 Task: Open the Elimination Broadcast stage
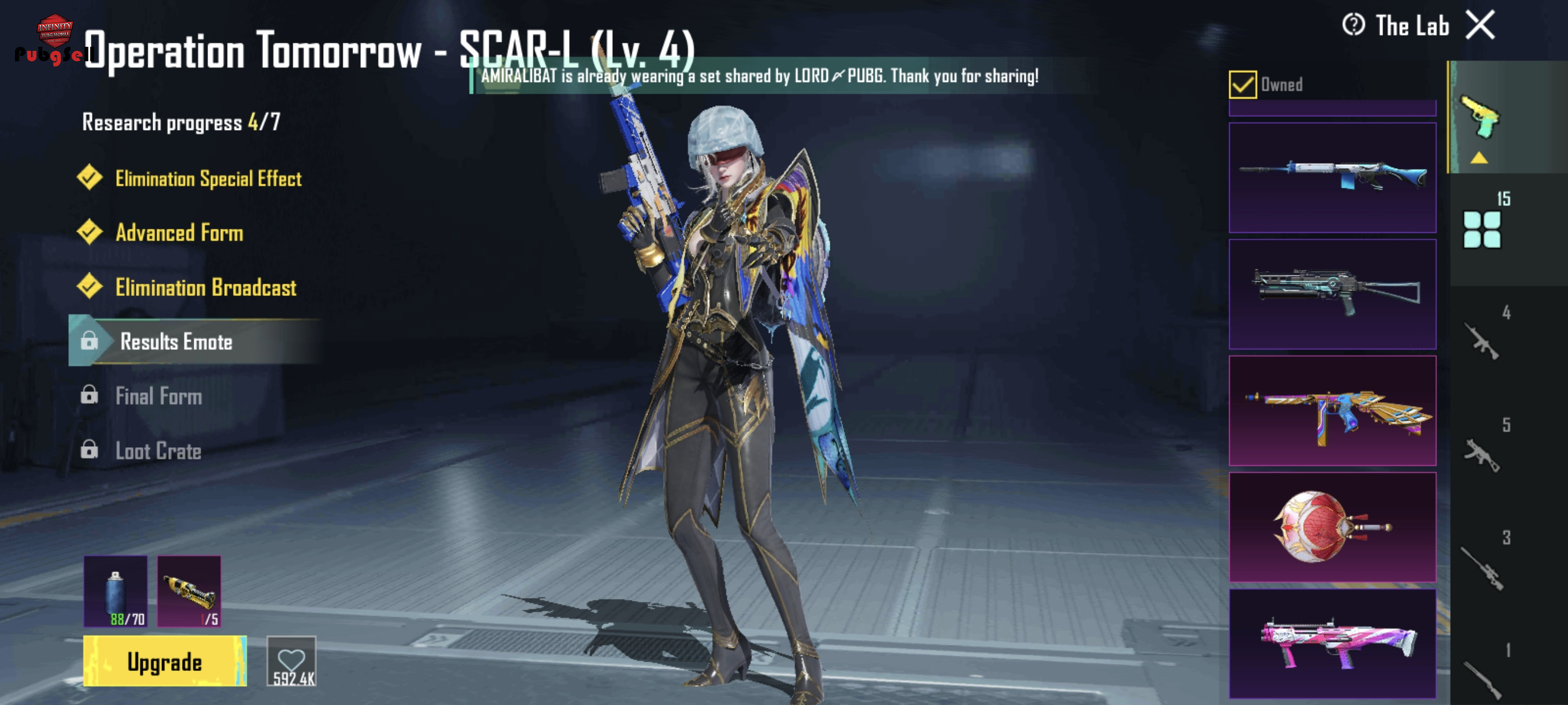(x=206, y=287)
